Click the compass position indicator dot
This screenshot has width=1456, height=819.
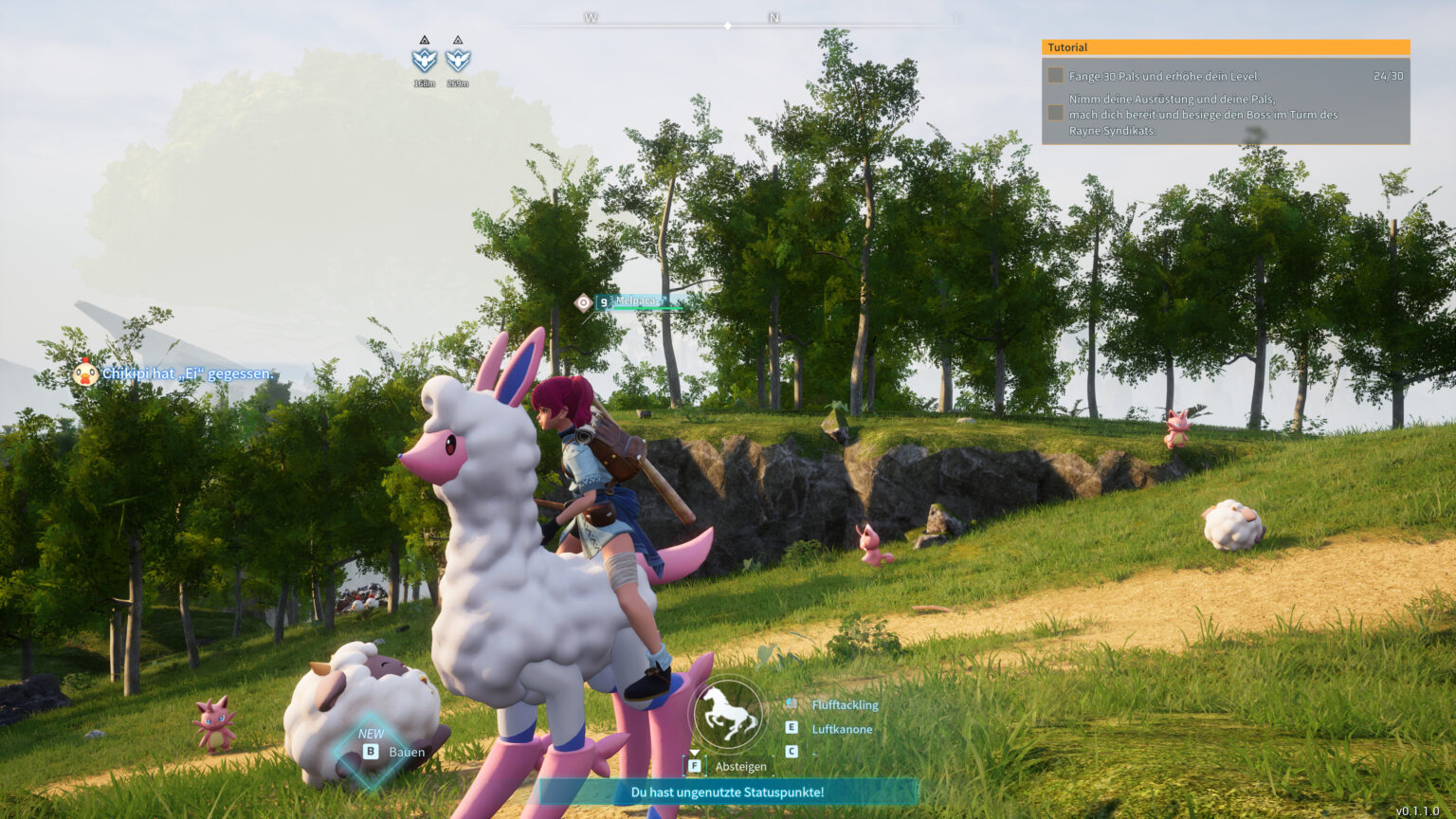point(728,26)
